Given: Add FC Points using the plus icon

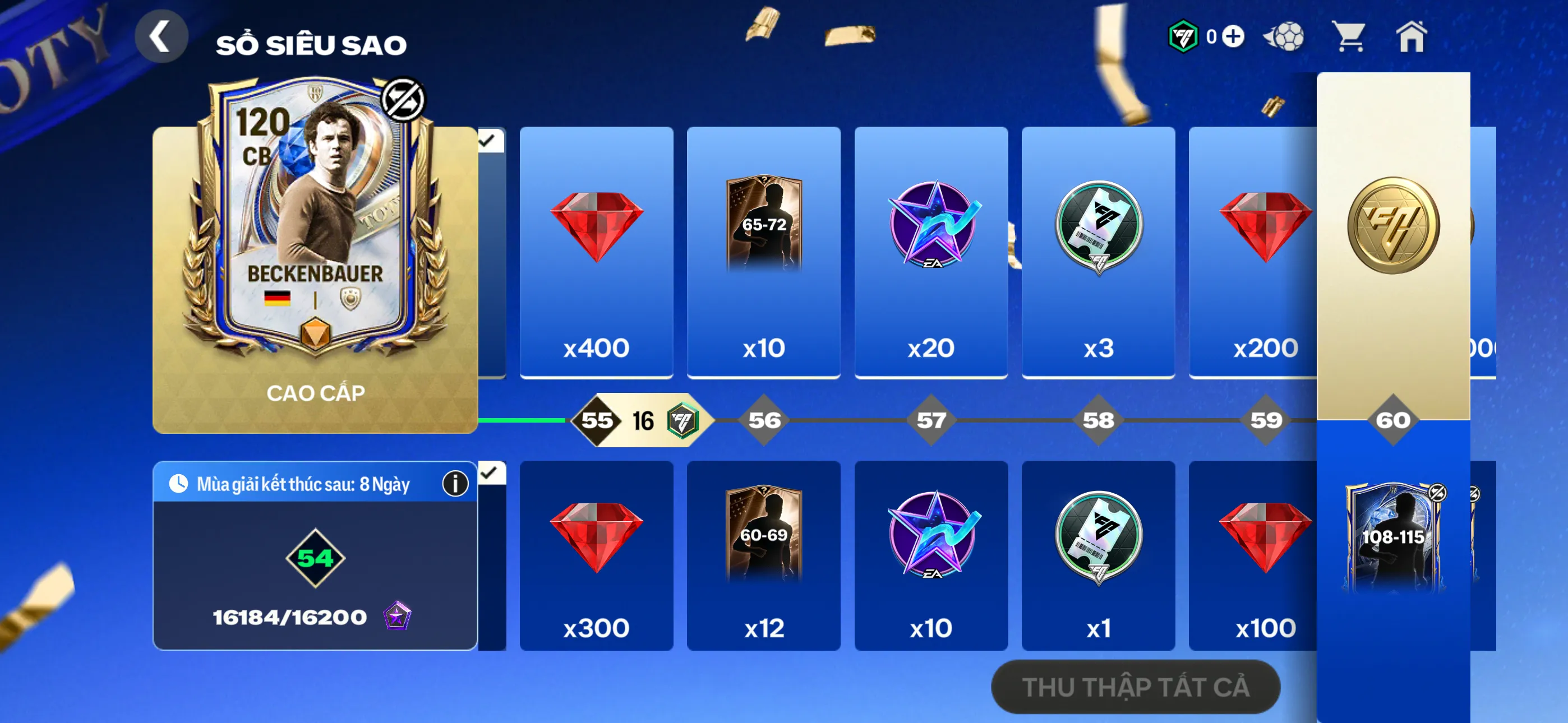Looking at the screenshot, I should [x=1233, y=38].
